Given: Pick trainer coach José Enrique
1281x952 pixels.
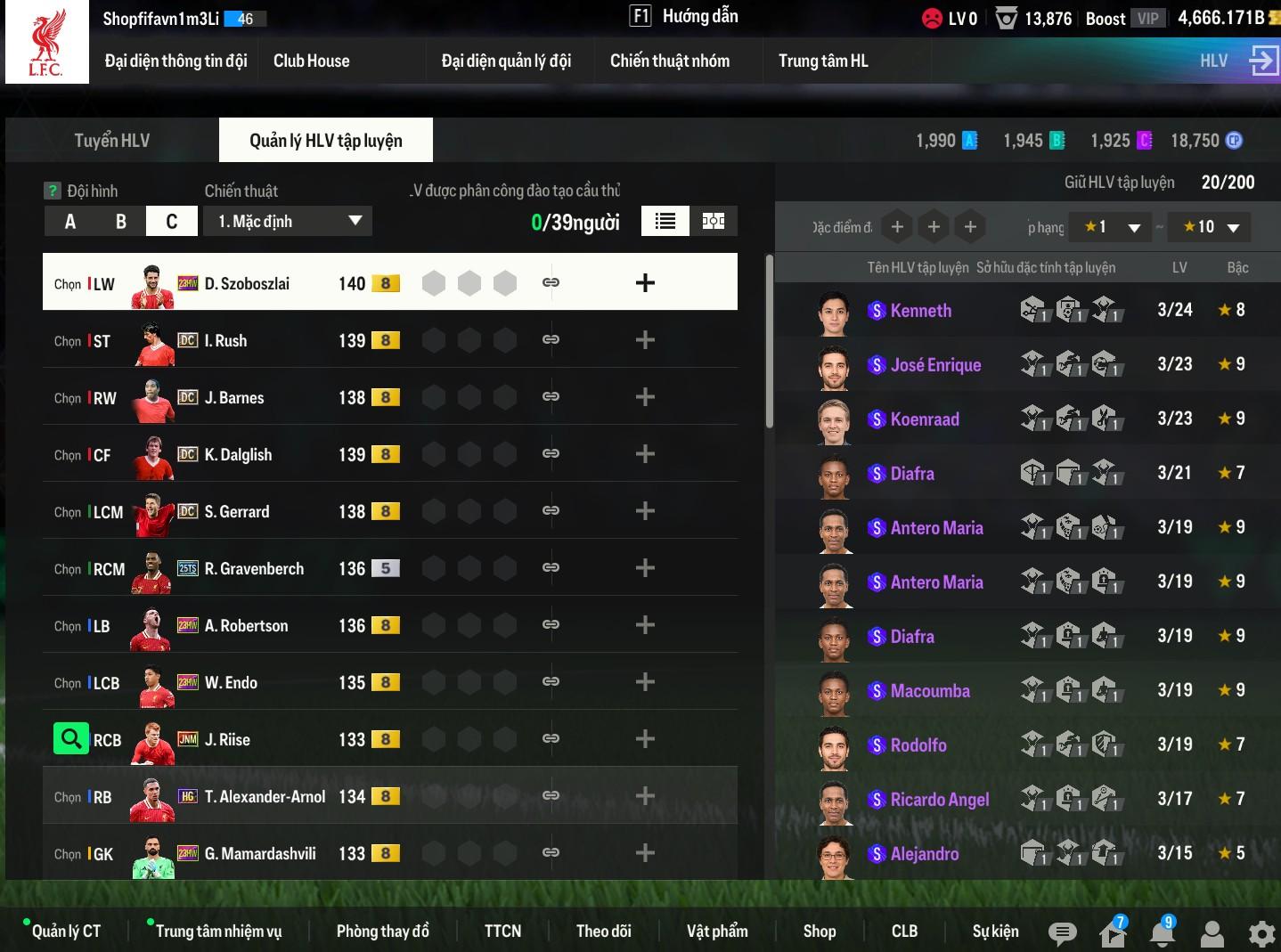Looking at the screenshot, I should (935, 365).
